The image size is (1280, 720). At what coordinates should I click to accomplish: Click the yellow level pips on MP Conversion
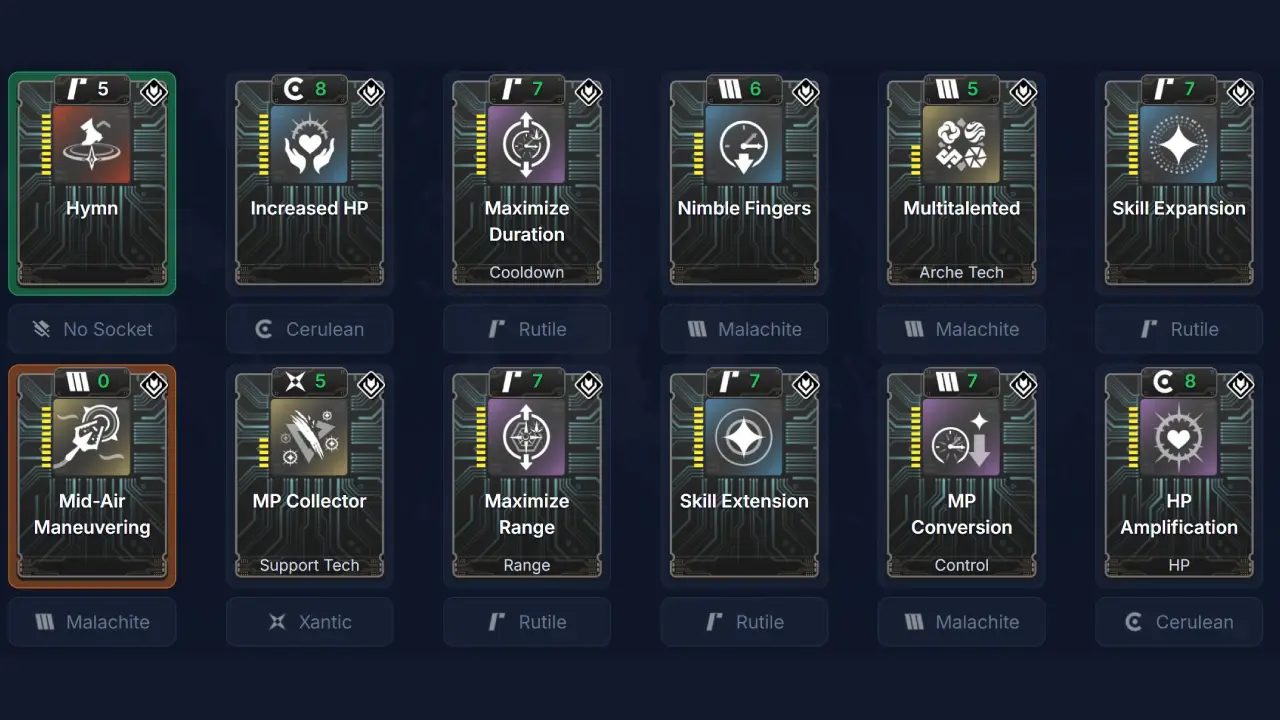[913, 438]
